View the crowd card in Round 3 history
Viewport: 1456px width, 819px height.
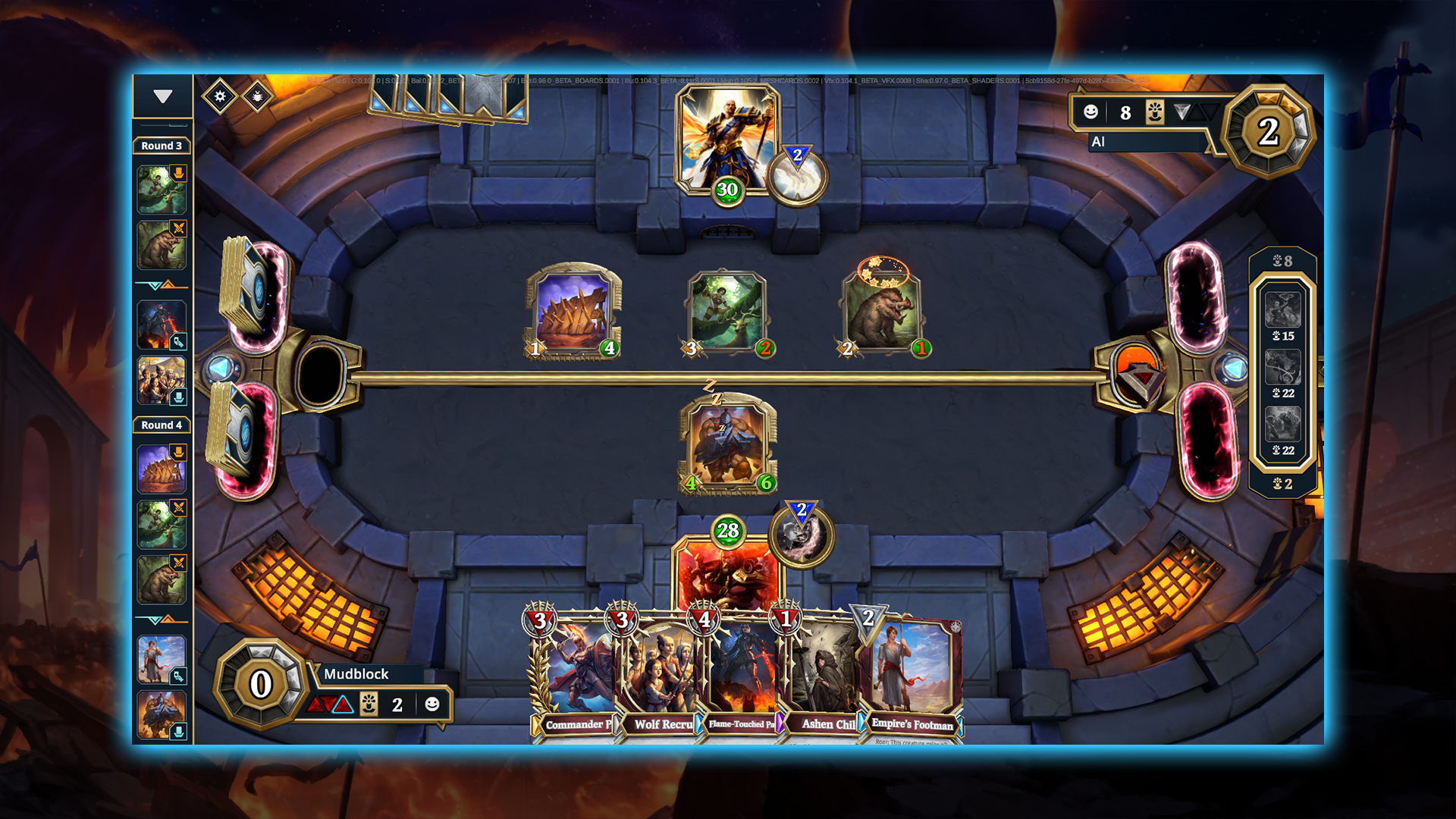[162, 379]
